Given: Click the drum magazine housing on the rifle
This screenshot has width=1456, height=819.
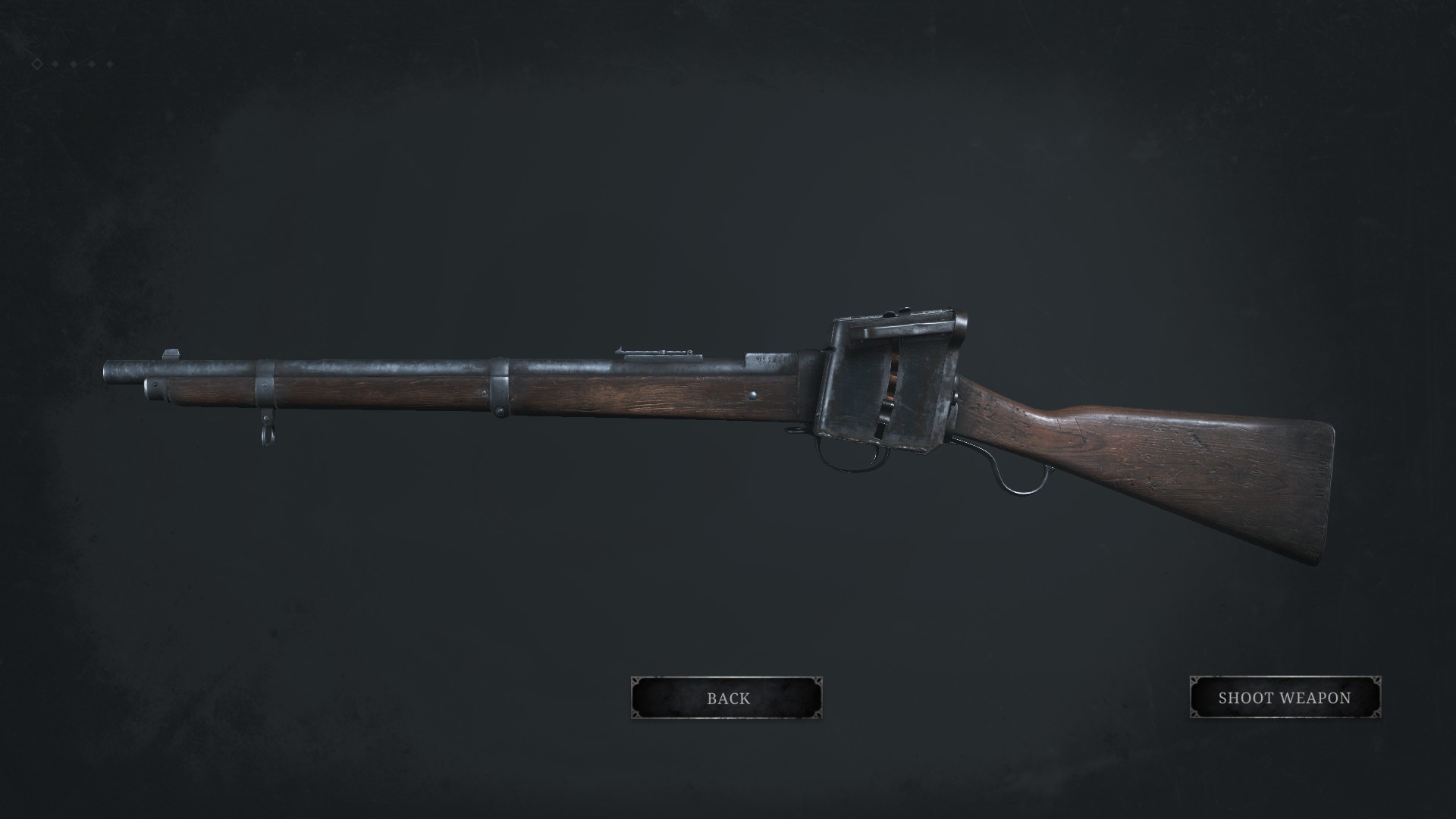Looking at the screenshot, I should click(880, 387).
